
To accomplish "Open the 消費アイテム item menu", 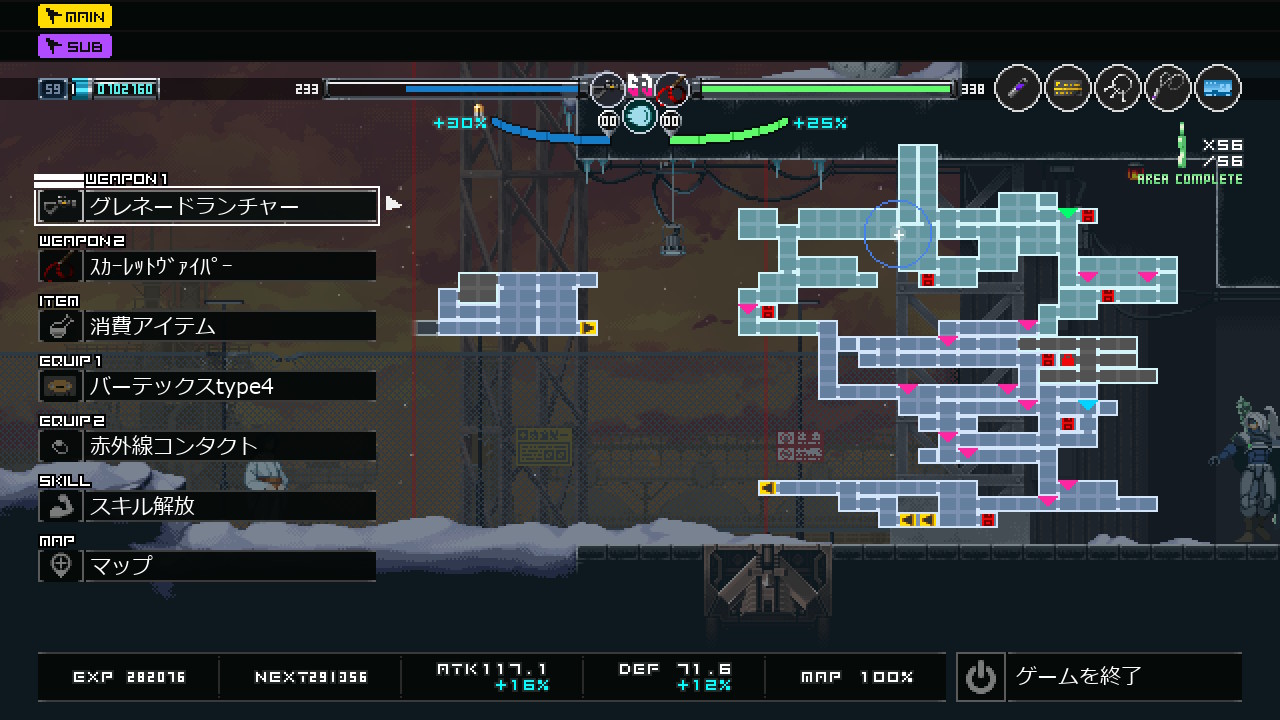I will tap(207, 326).
